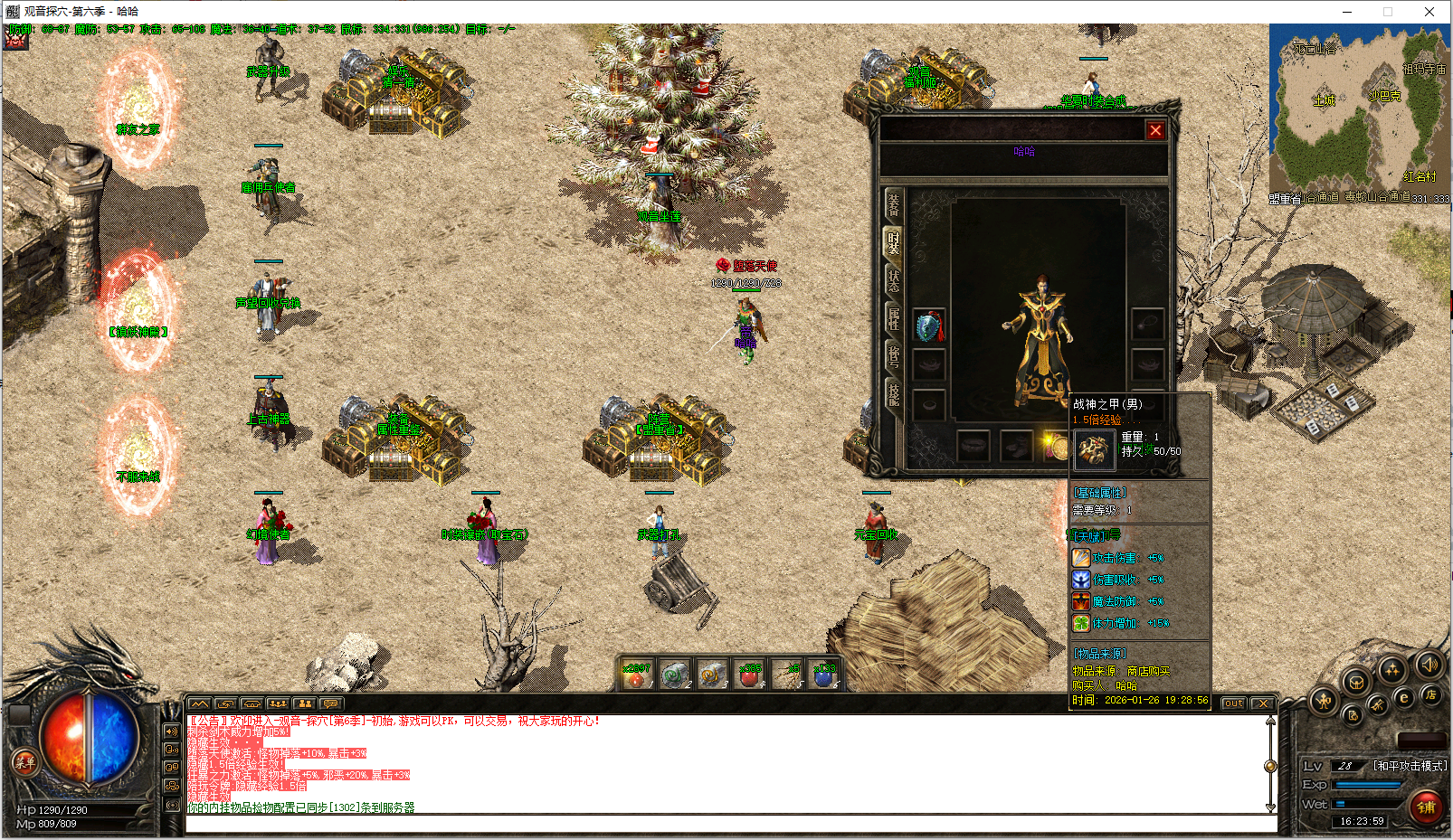Open the 状态 status tab

pyautogui.click(x=894, y=279)
